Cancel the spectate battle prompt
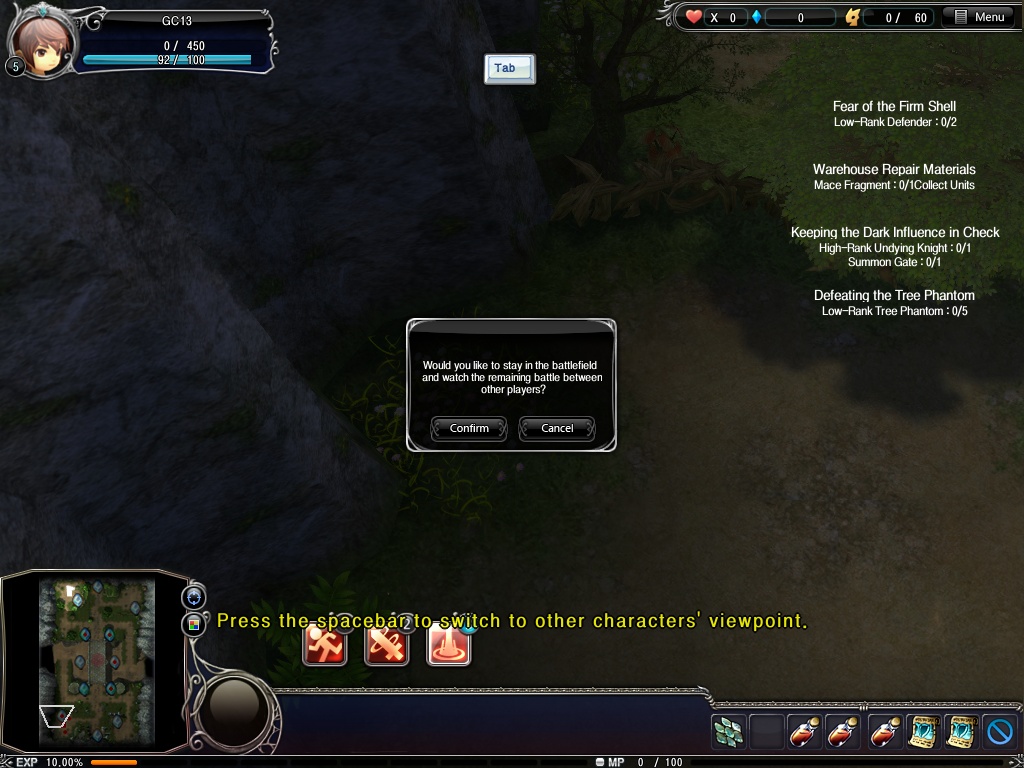 pyautogui.click(x=557, y=428)
